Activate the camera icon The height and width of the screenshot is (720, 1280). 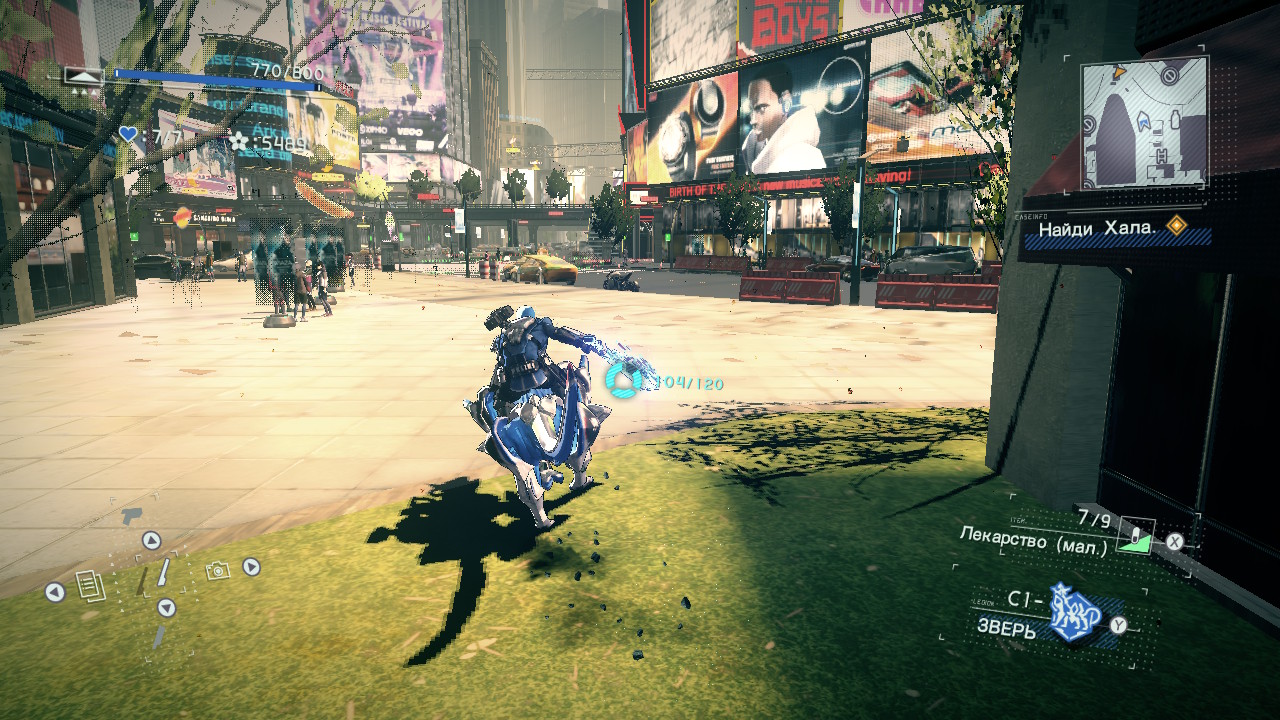pos(217,570)
